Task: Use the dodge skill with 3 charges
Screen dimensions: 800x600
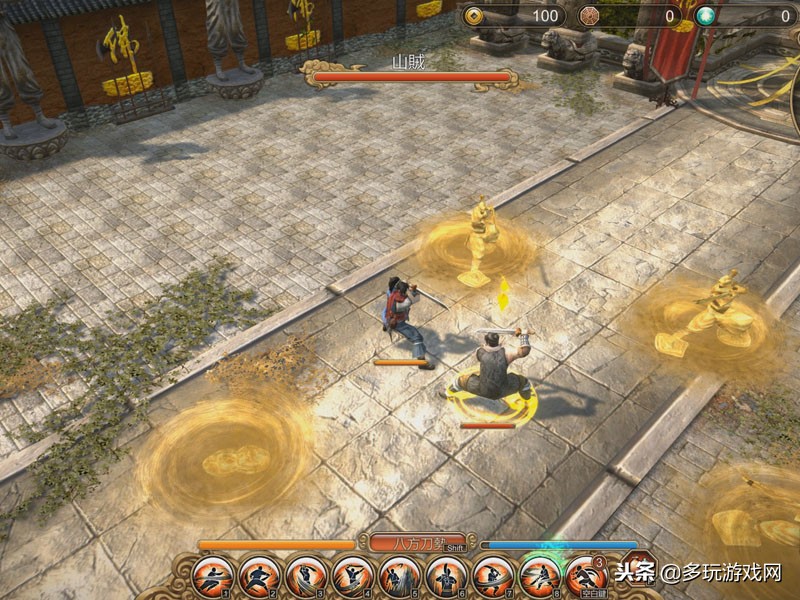Action: point(586,576)
